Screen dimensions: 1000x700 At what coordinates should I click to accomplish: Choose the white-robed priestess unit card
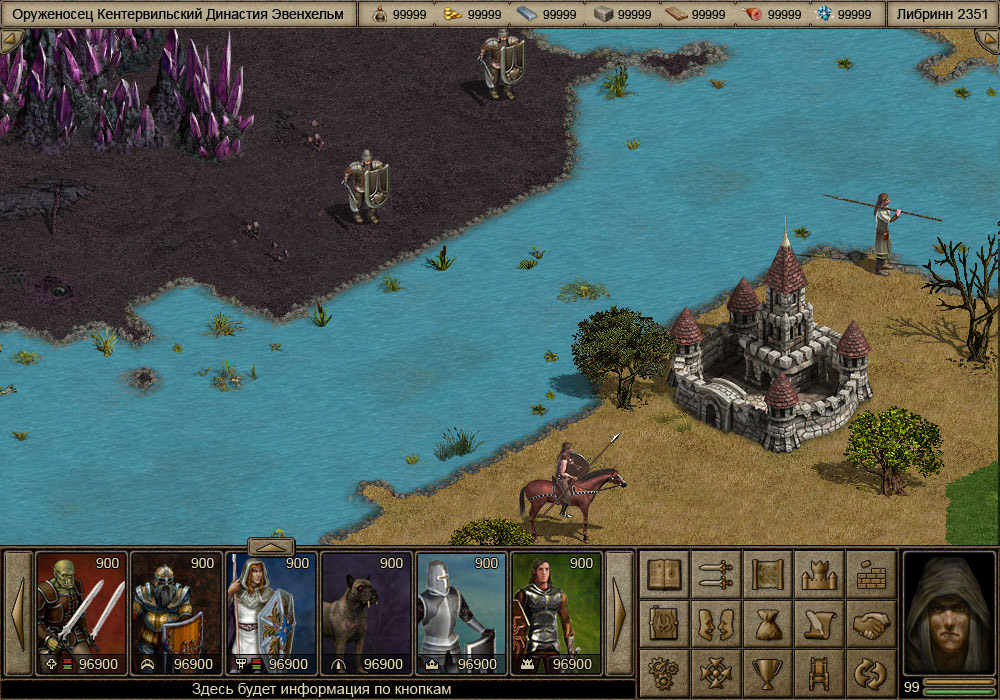pos(271,613)
